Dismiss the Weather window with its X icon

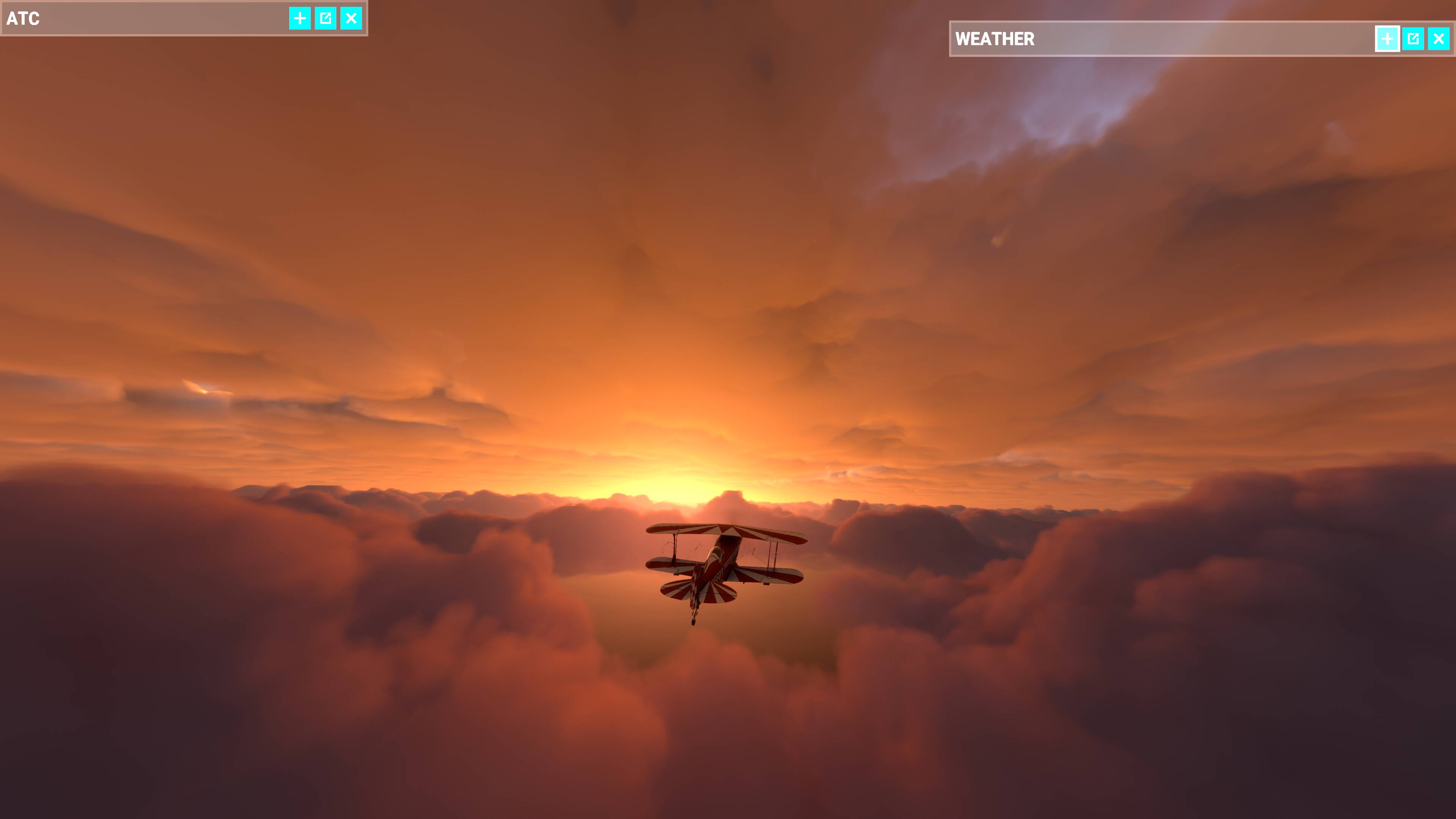point(1439,39)
